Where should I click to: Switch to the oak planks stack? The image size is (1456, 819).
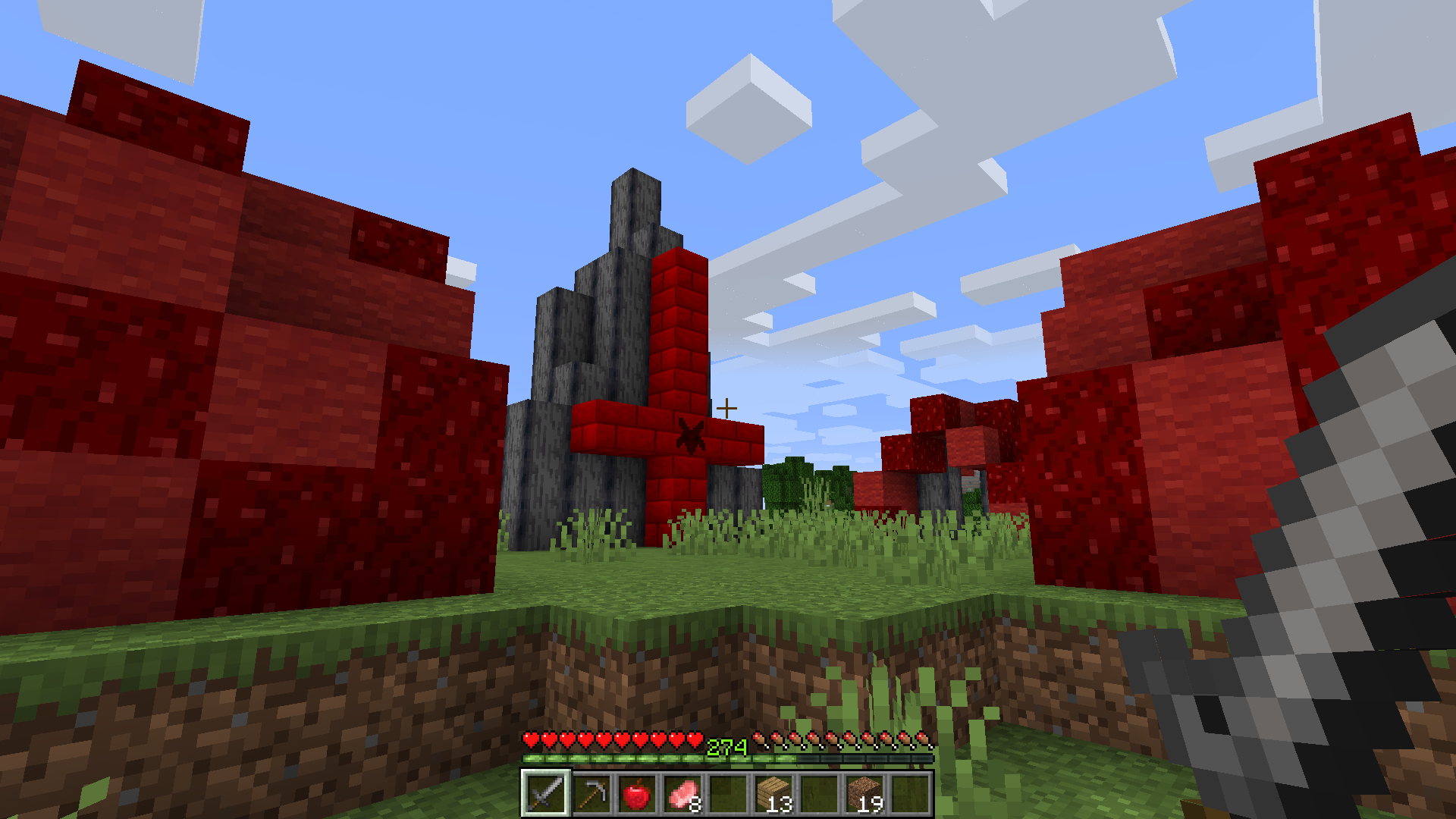coord(773,794)
